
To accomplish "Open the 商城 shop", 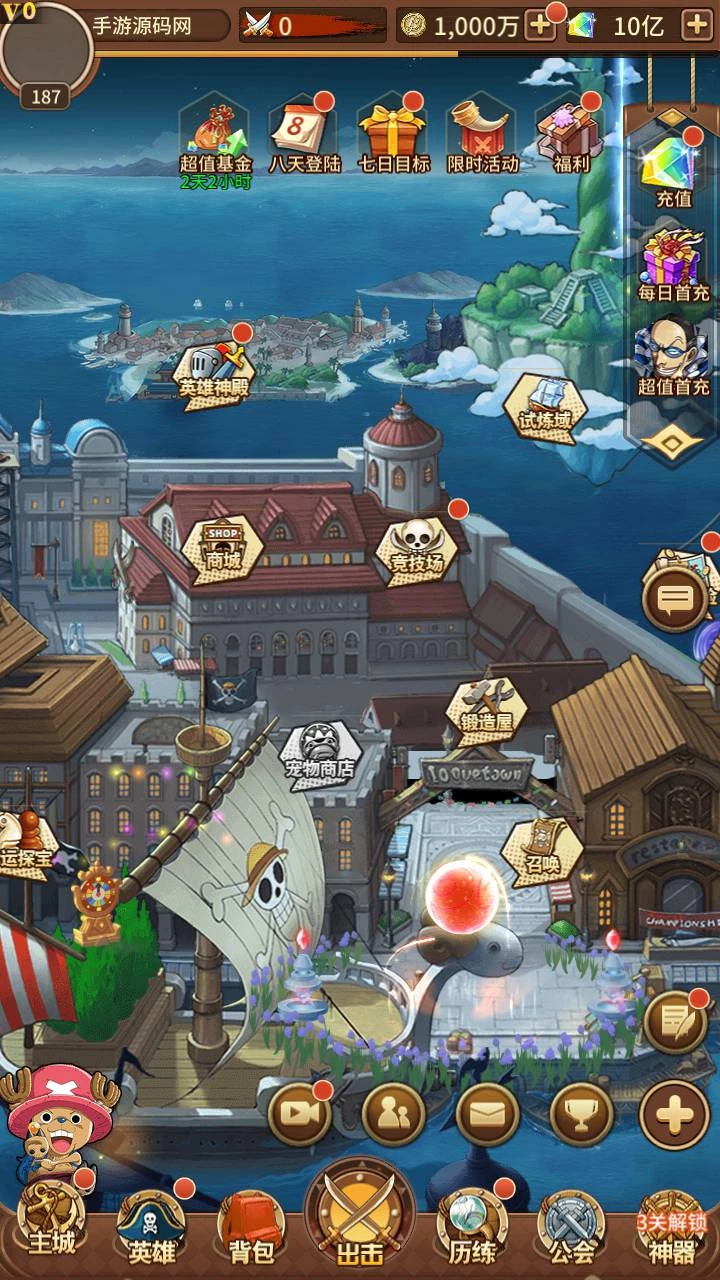I will (x=223, y=546).
